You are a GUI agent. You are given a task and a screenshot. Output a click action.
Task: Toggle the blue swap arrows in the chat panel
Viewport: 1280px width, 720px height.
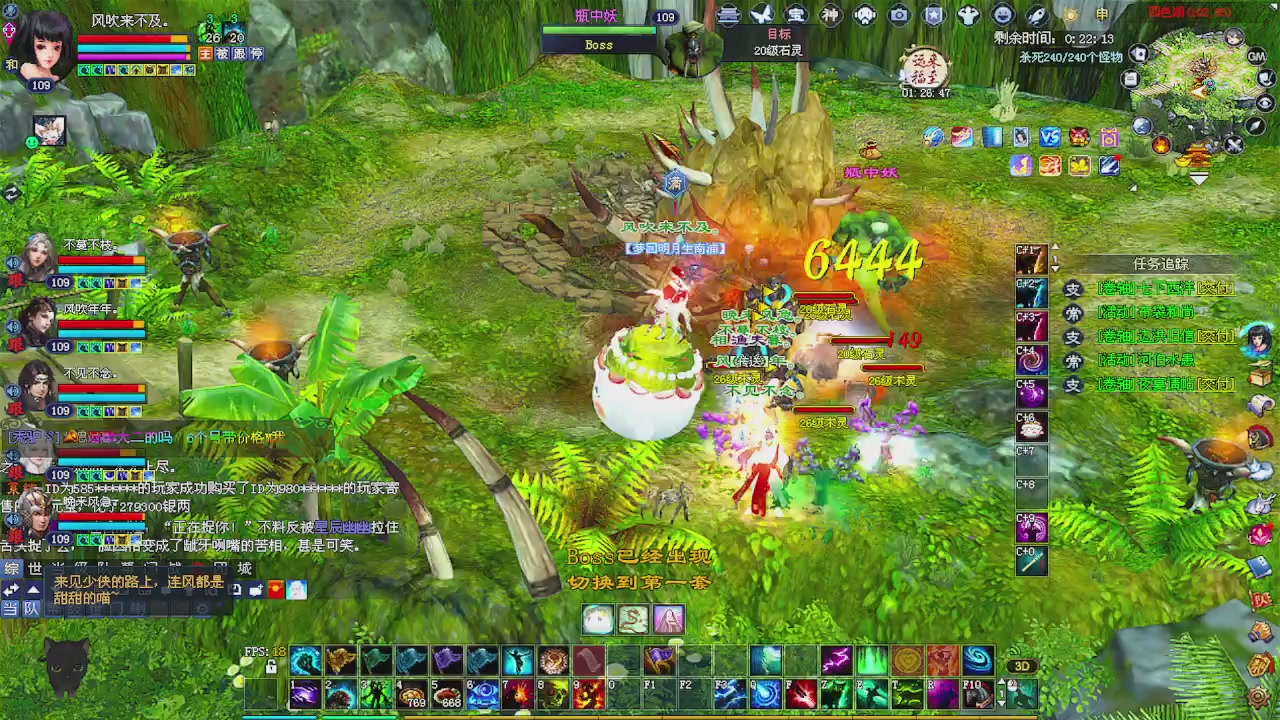pos(11,589)
